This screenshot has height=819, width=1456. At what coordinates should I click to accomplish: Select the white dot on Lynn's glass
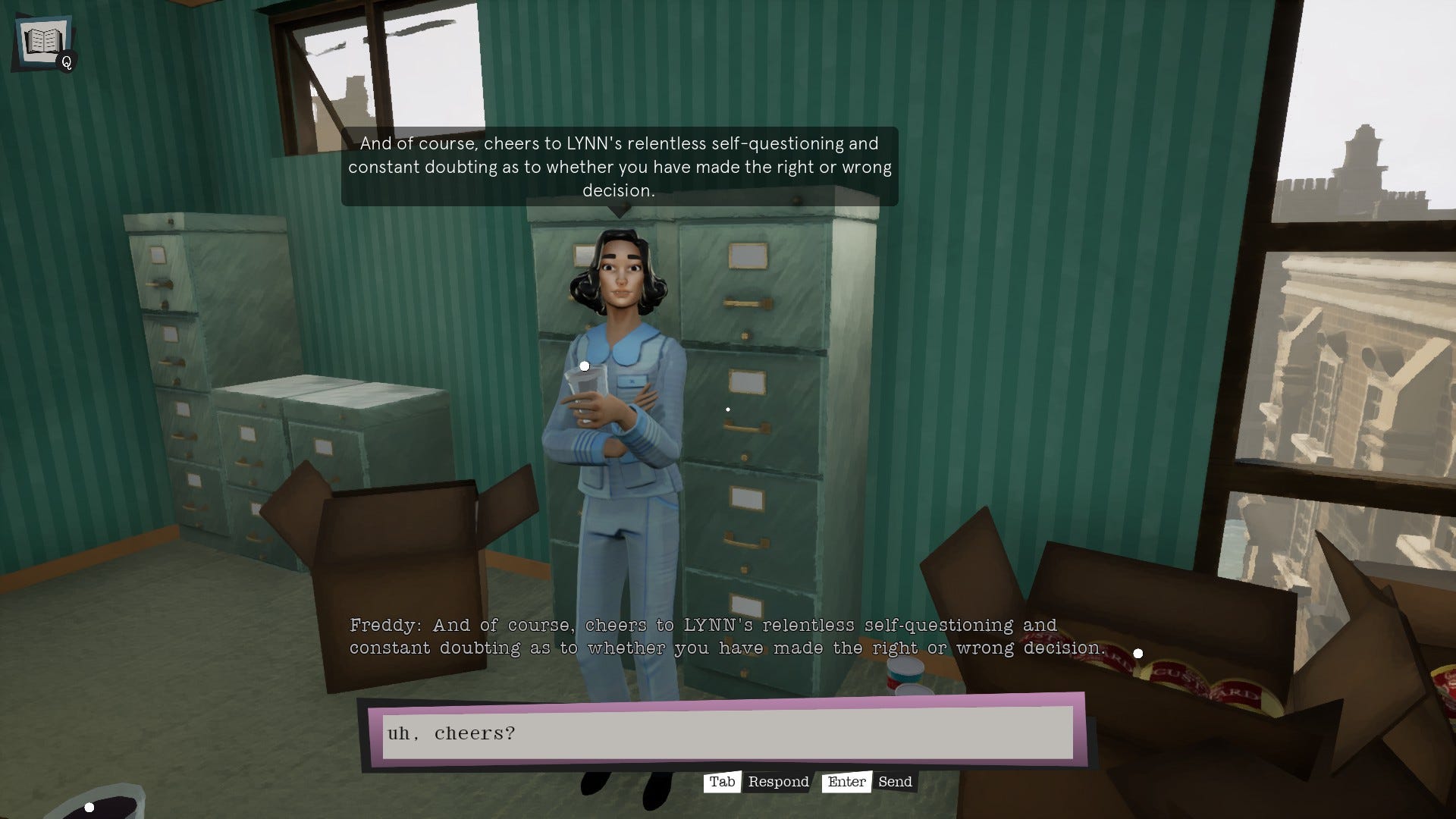click(584, 365)
